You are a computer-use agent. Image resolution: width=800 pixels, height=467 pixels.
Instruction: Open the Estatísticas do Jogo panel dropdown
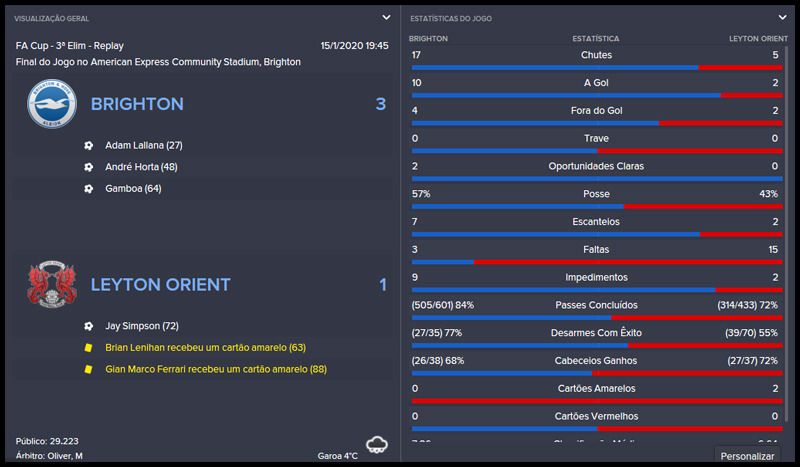point(783,17)
